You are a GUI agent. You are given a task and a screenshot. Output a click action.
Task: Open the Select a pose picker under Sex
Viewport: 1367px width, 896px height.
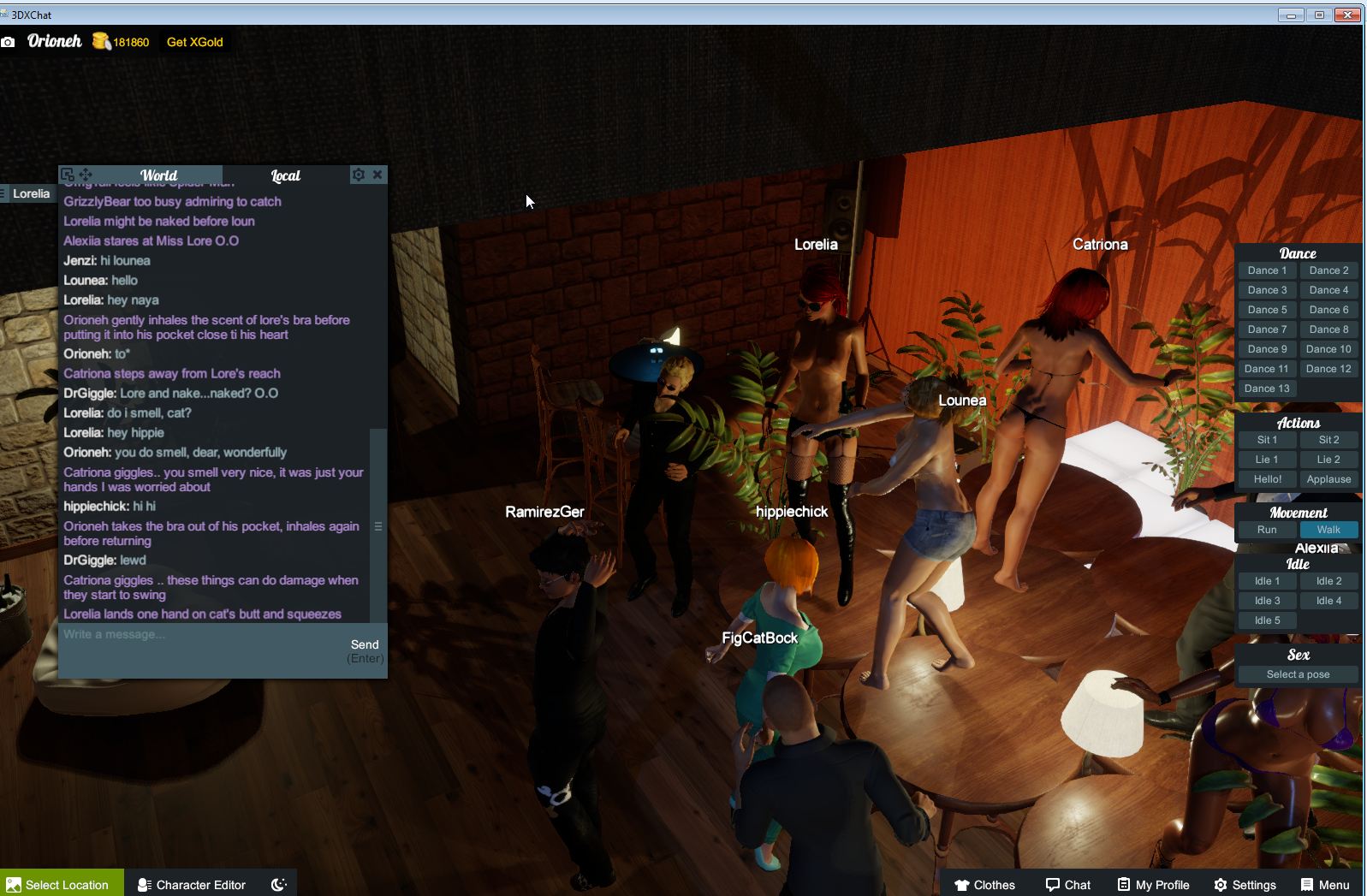1297,673
